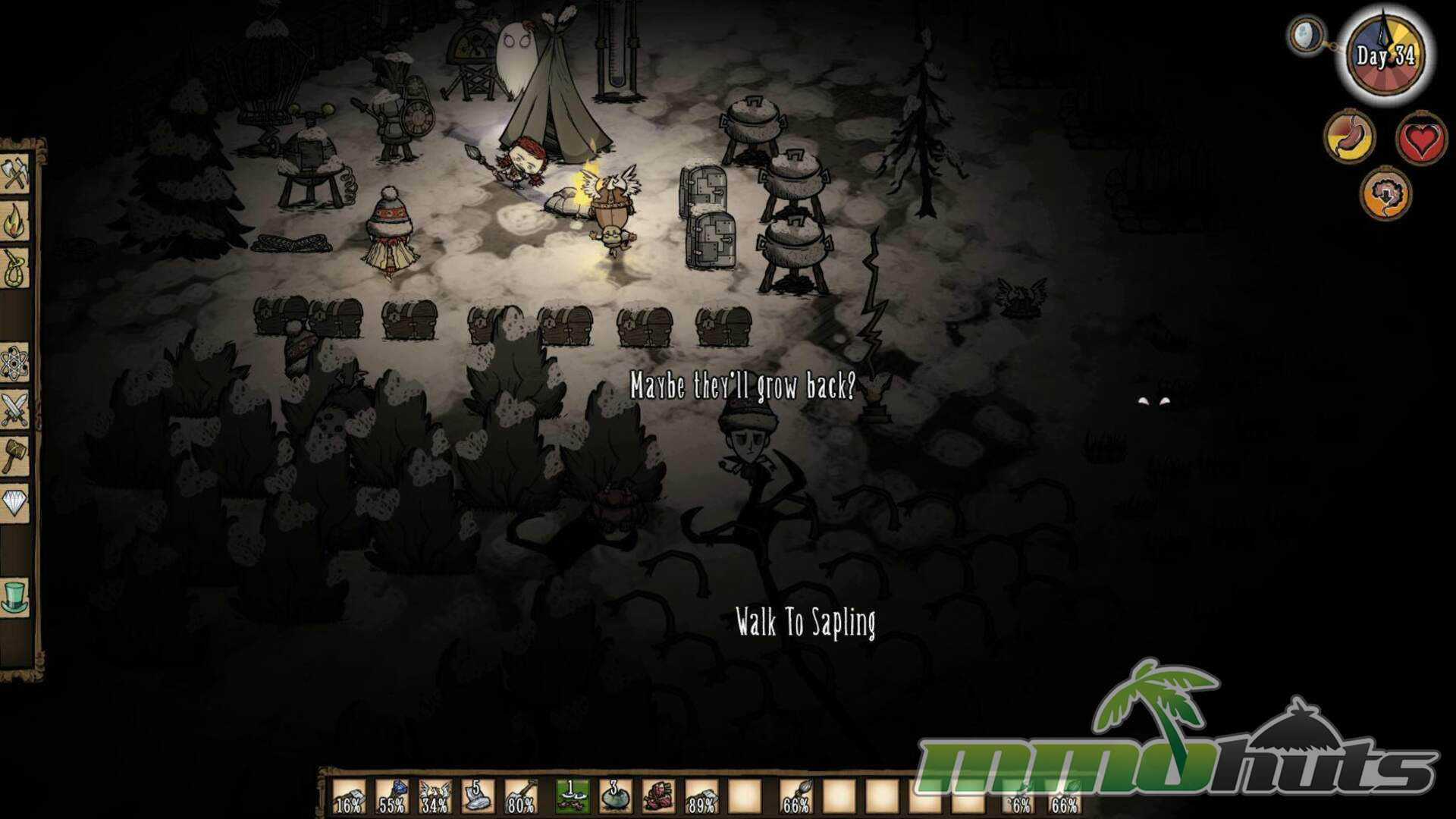Select the blue gem item at 55%
1456x819 pixels.
(x=391, y=796)
